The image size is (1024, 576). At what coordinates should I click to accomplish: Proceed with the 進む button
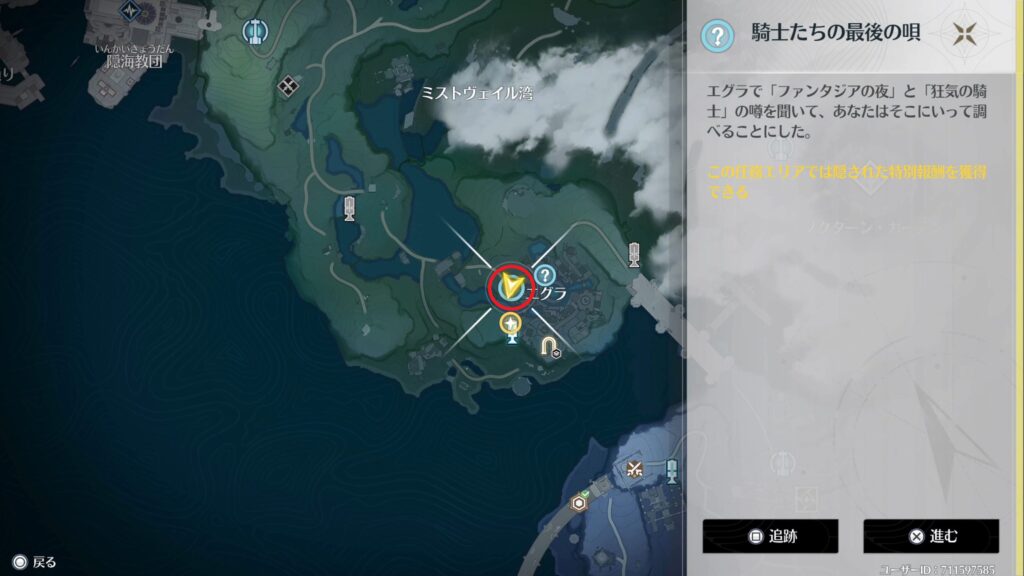coord(930,536)
